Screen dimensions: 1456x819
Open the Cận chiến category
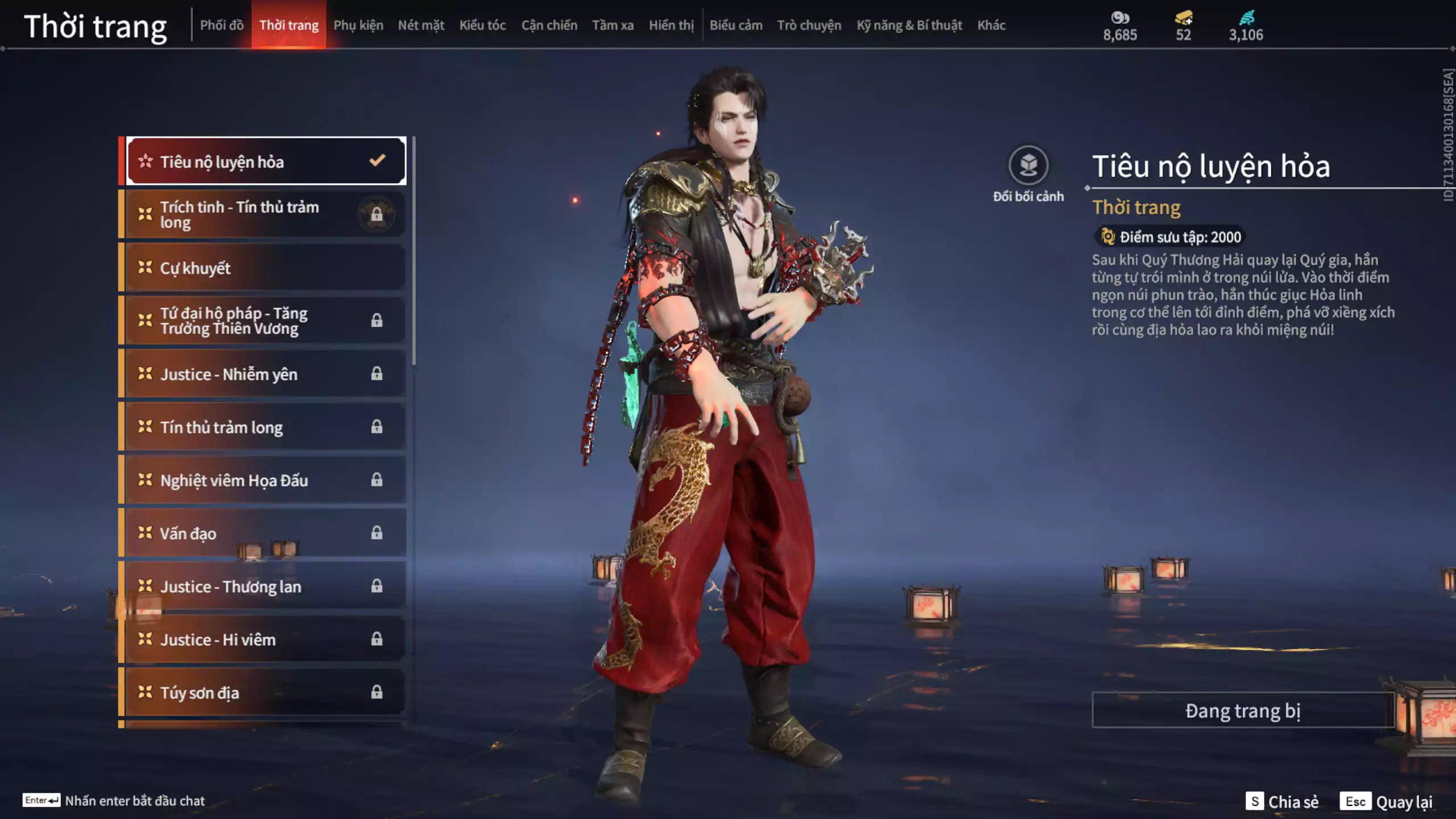click(549, 25)
